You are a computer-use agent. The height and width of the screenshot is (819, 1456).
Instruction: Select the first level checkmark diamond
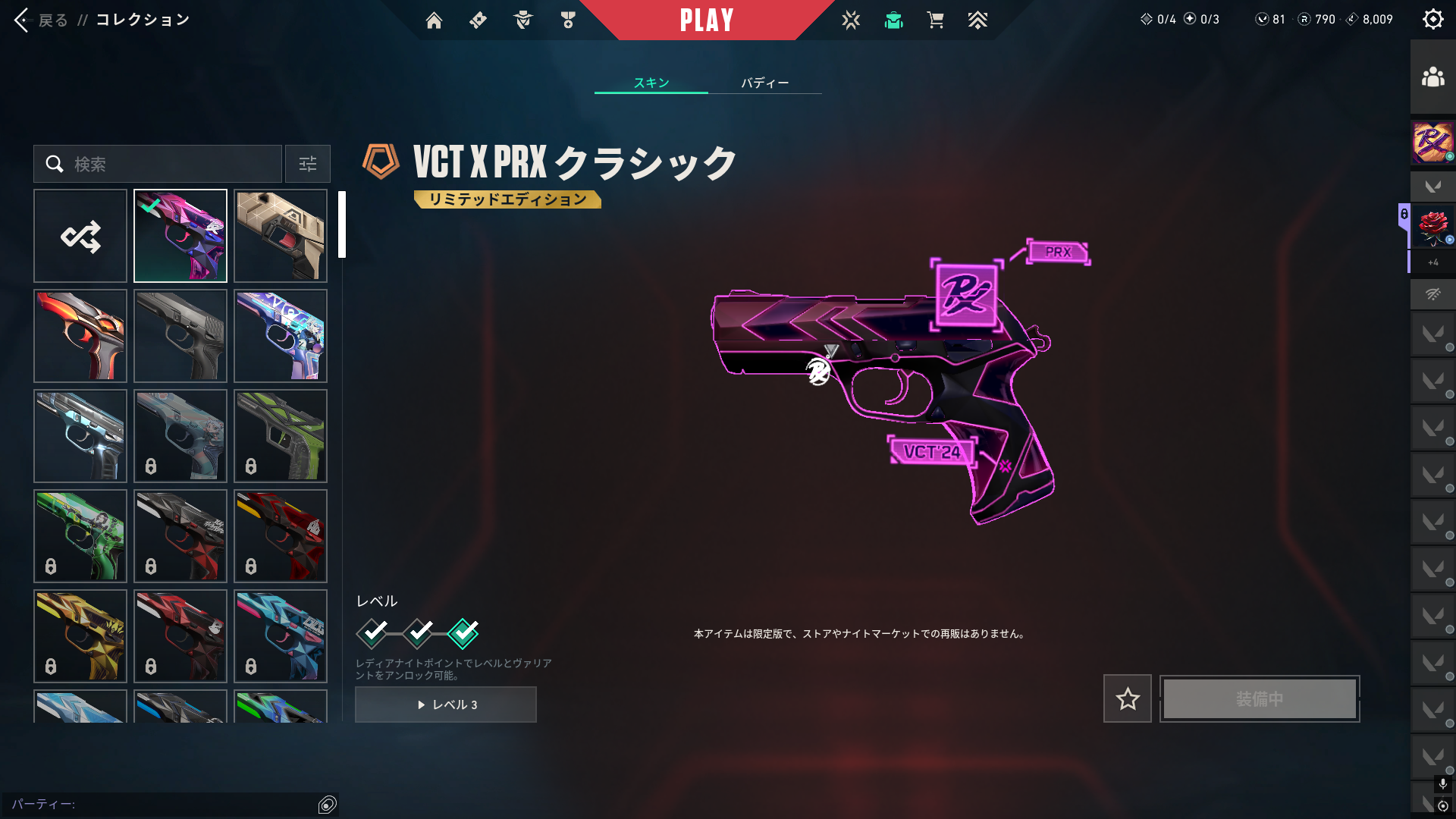point(372,633)
